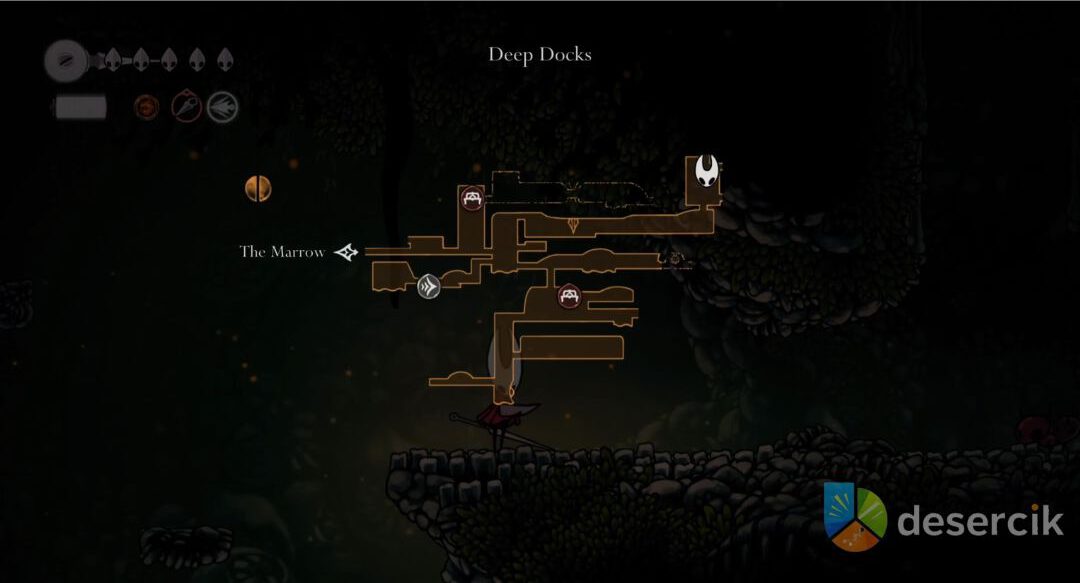Screen dimensions: 1080x583
Task: Select the upper bench marker on the map
Action: click(471, 198)
